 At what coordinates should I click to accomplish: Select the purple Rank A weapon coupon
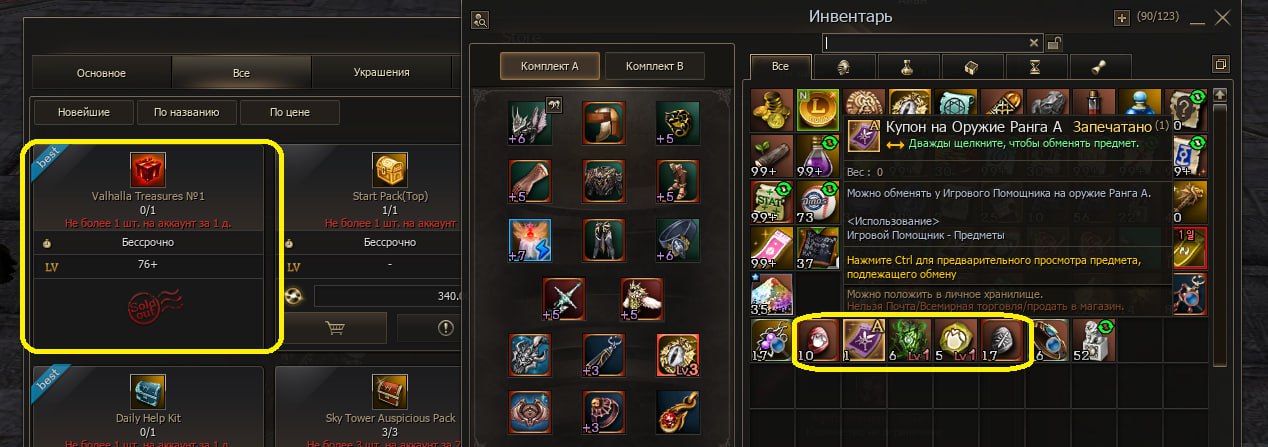860,339
